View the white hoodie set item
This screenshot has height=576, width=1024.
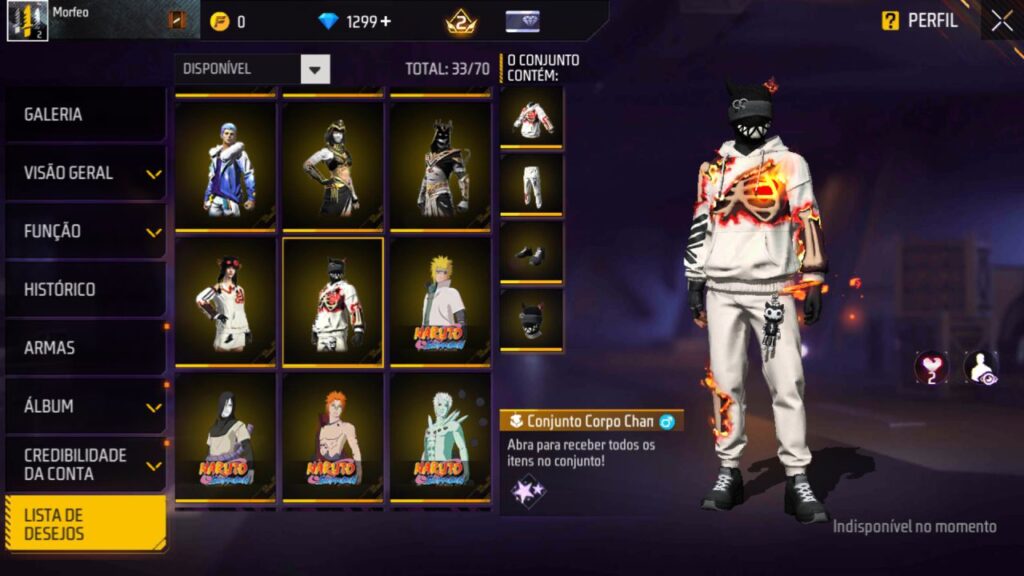coord(531,117)
